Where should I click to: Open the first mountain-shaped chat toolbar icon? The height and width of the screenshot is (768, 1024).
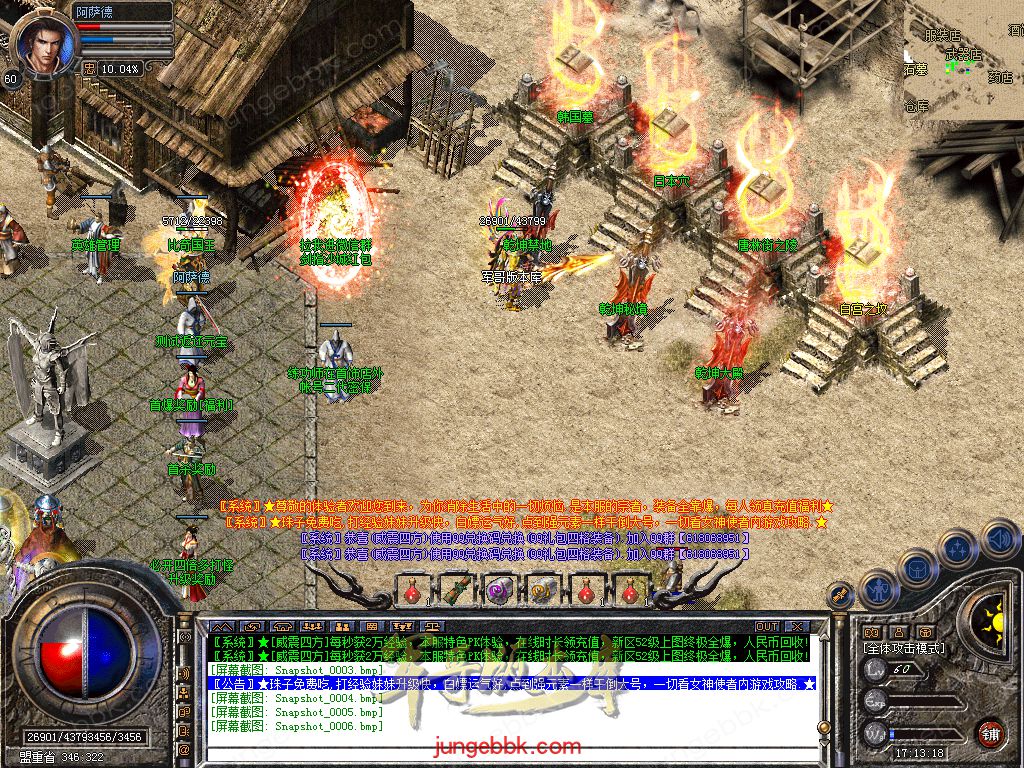(x=220, y=627)
